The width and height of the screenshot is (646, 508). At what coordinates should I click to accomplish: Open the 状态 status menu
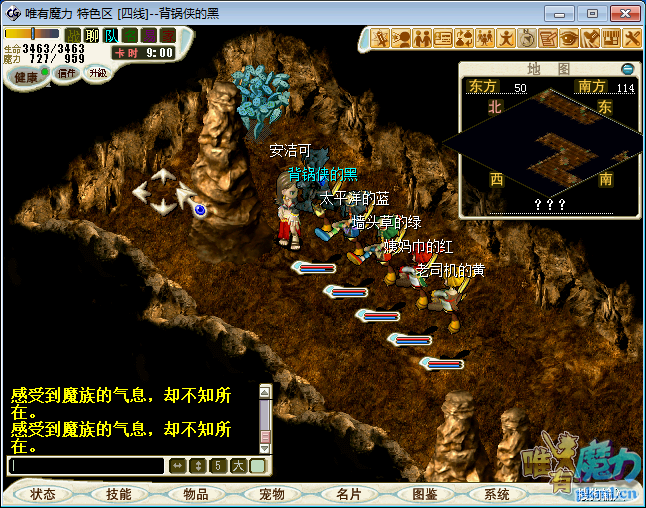pos(43,494)
